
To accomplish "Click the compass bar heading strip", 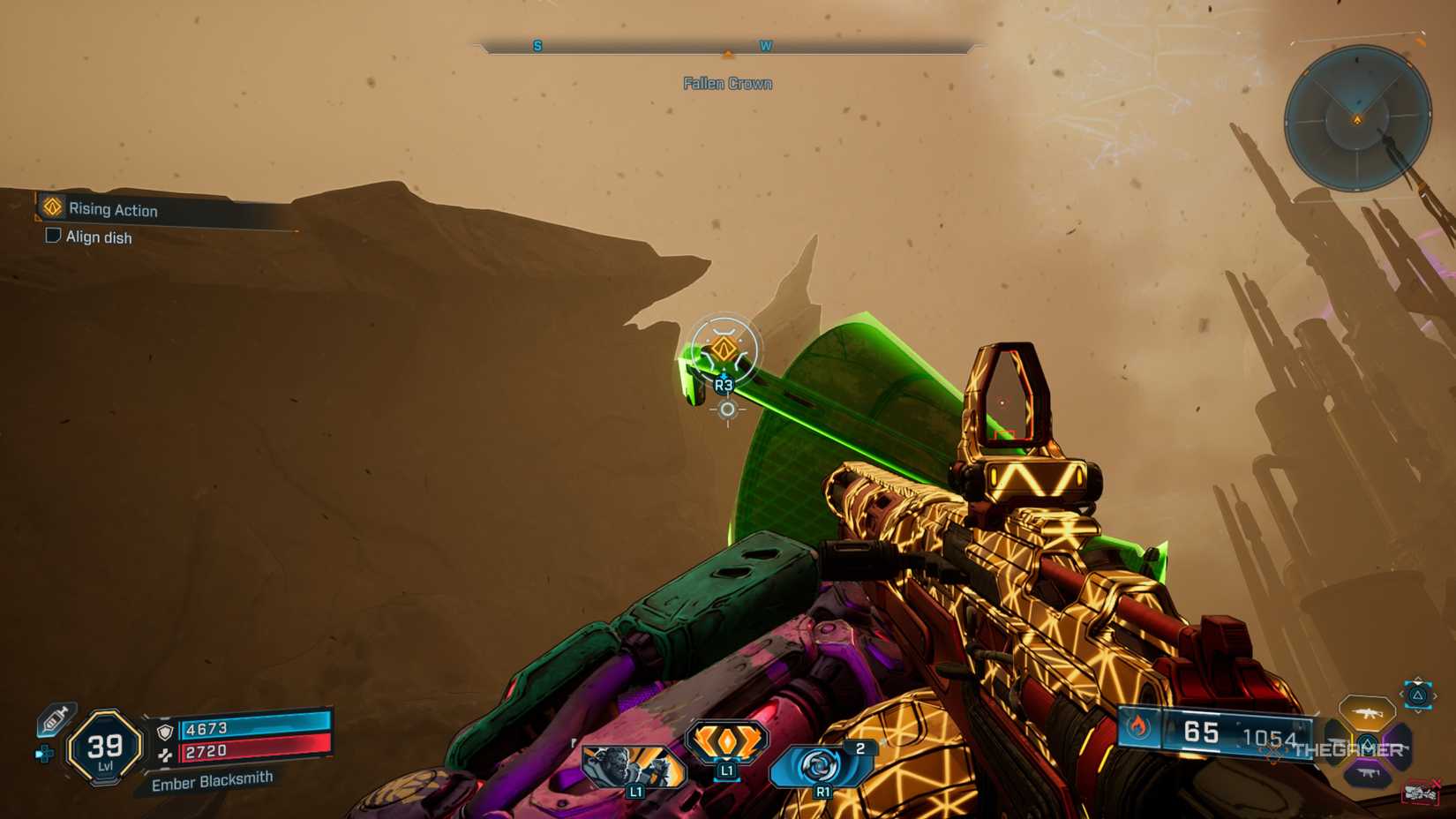I will (728, 46).
